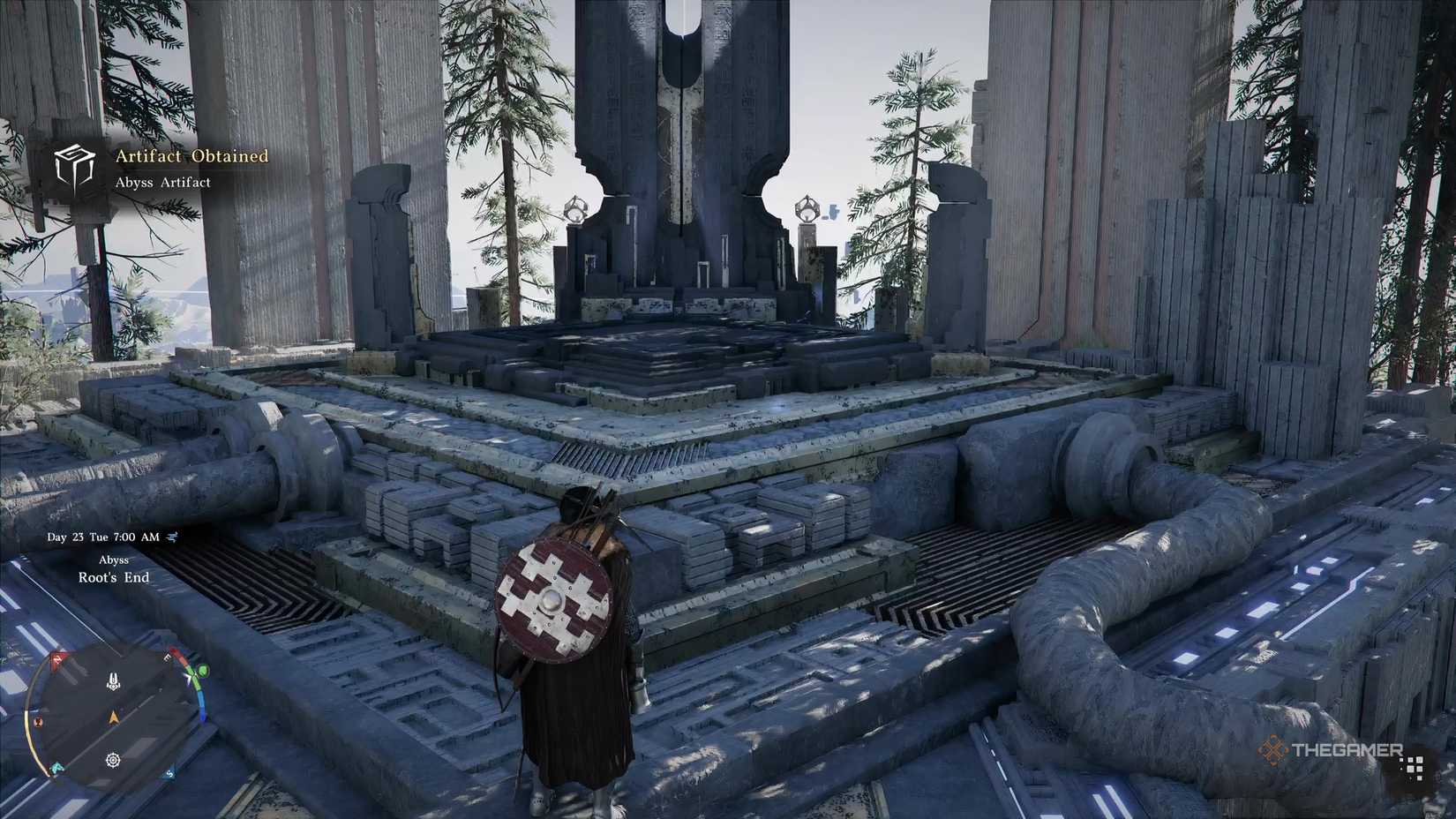Click the 'Day 23 Tue 7:00 AM' display
The height and width of the screenshot is (819, 1456).
(x=104, y=537)
